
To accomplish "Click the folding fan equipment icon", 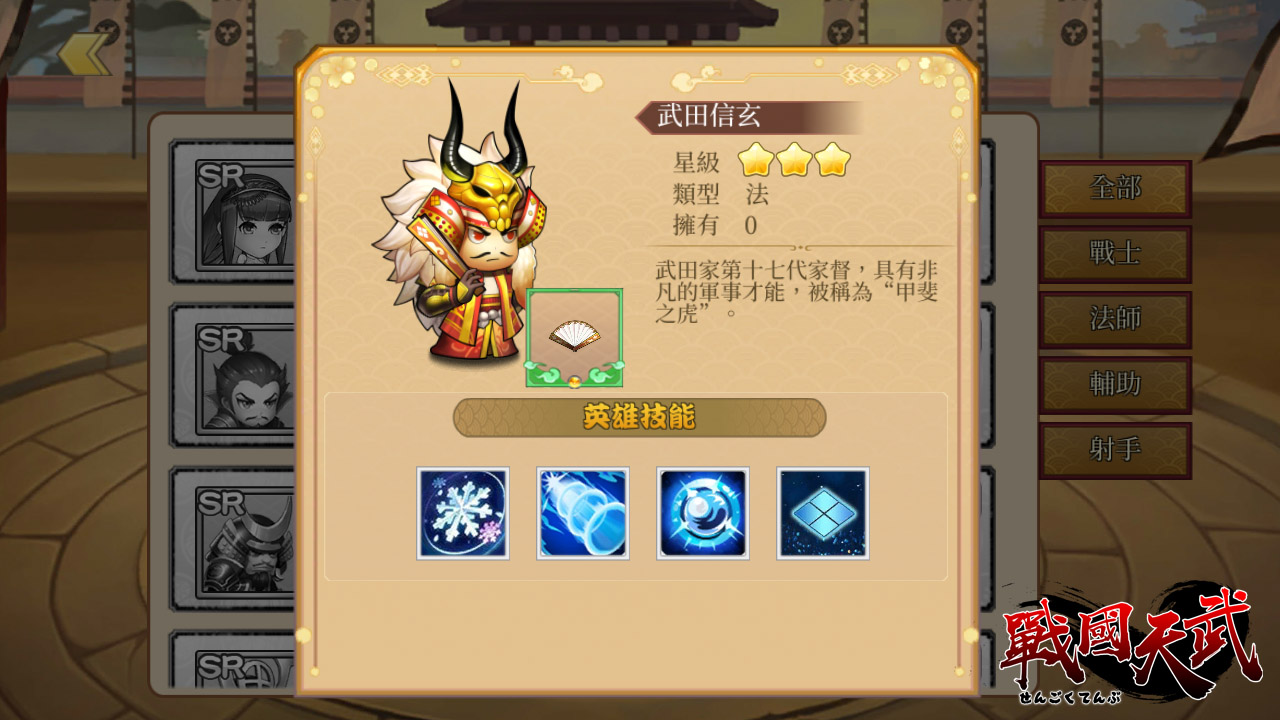I will (x=577, y=337).
